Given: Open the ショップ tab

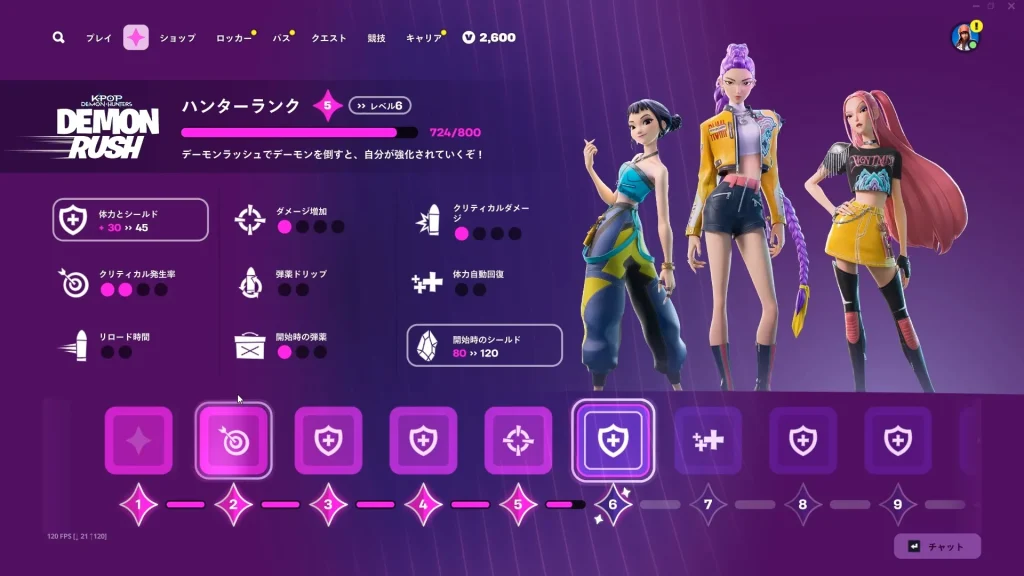Looking at the screenshot, I should 178,38.
